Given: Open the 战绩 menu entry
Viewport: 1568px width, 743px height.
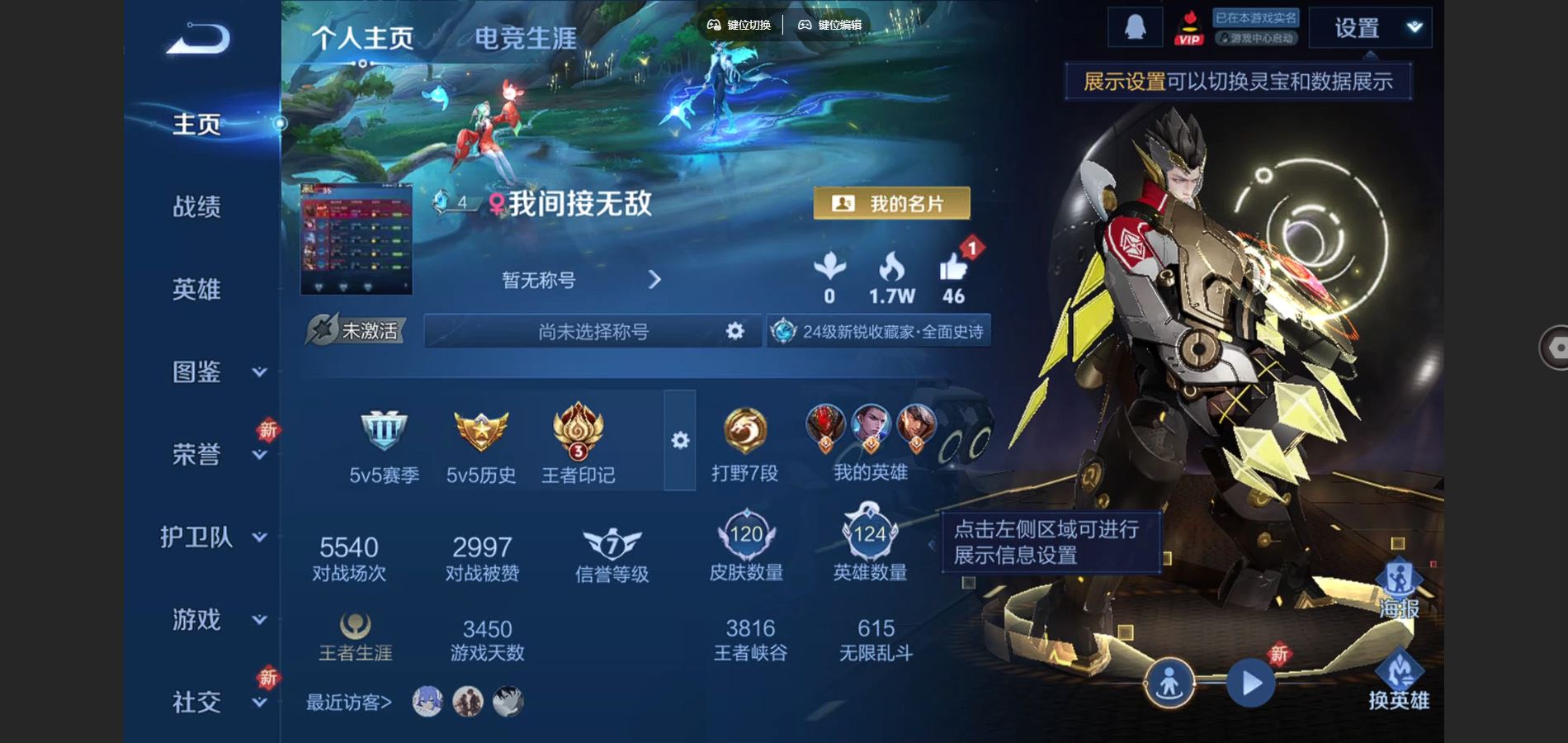Looking at the screenshot, I should pos(197,206).
